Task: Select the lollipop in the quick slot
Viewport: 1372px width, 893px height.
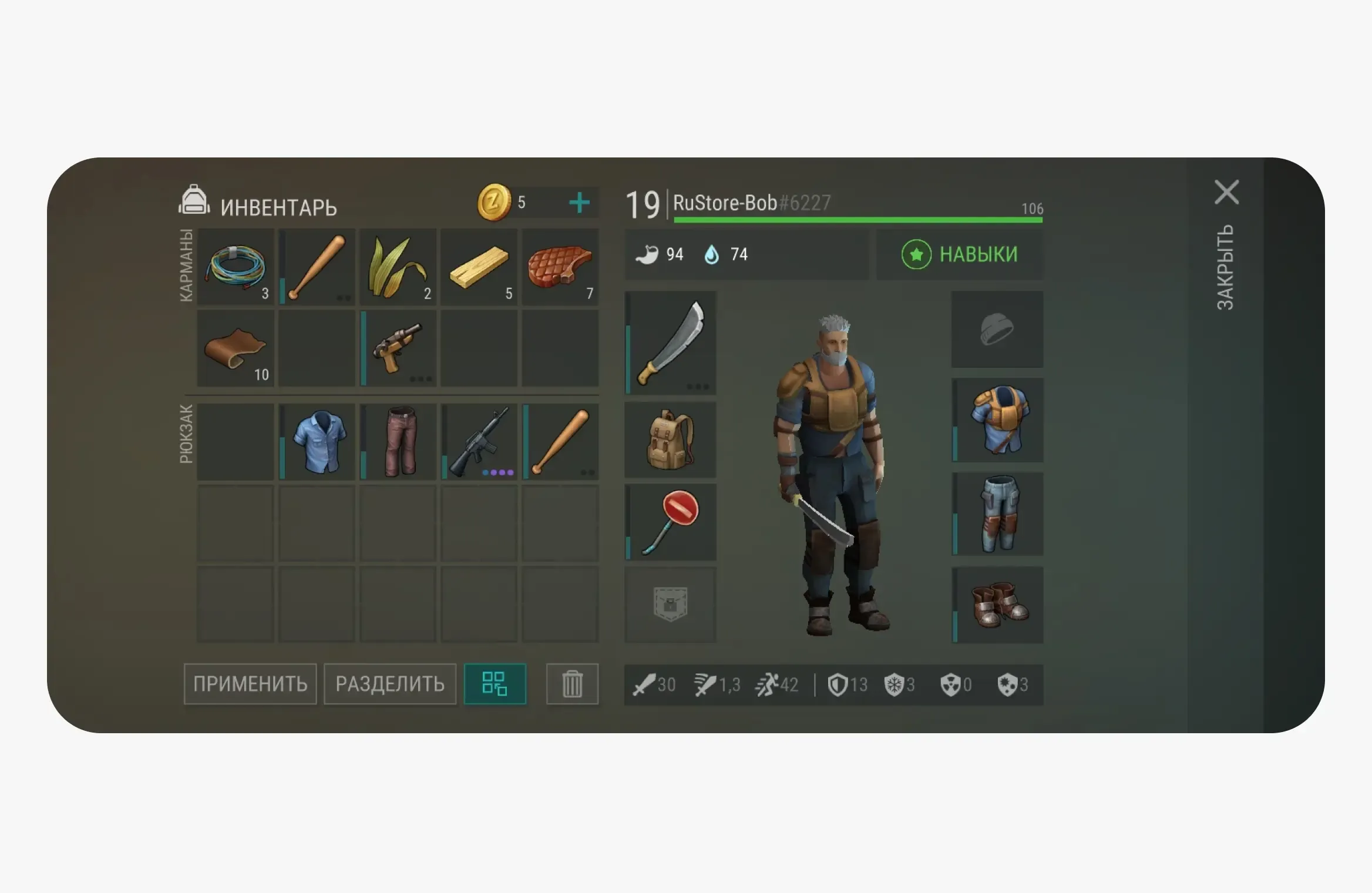Action: [x=671, y=522]
